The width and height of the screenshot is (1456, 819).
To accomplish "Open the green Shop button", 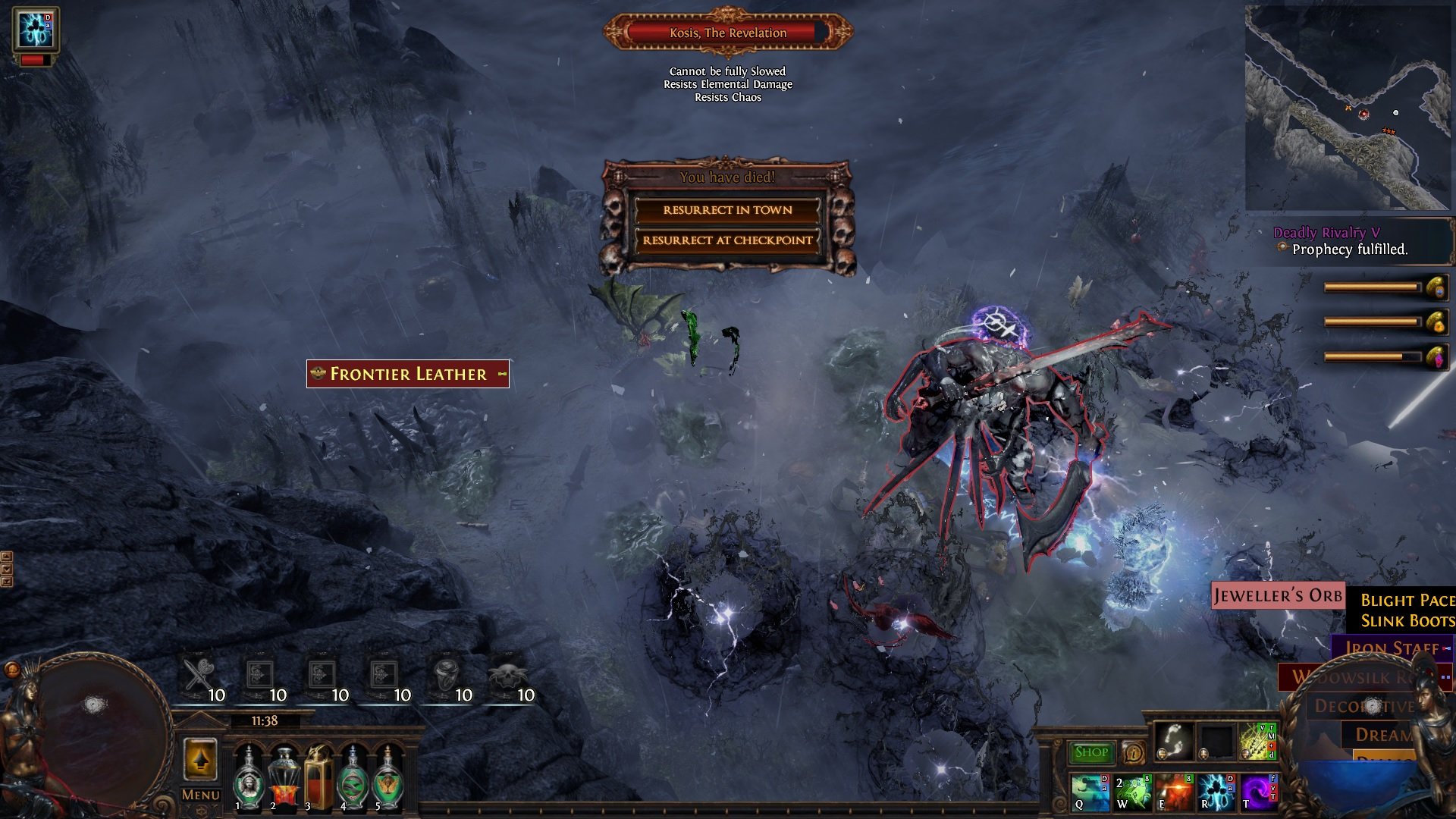I will point(1091,752).
